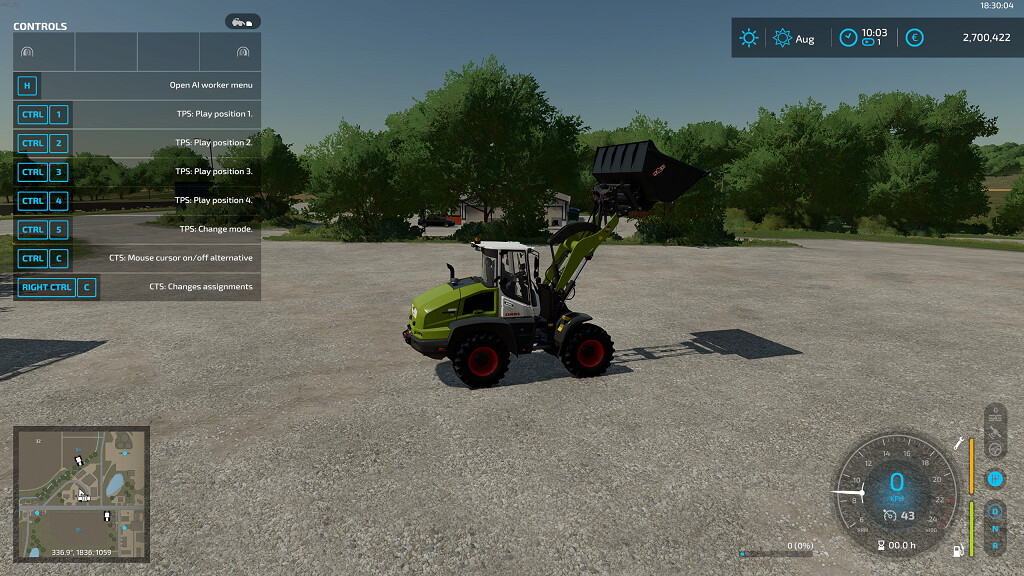Viewport: 1024px width, 576px height.
Task: Toggle the blue gear shift icon
Action: (x=995, y=479)
